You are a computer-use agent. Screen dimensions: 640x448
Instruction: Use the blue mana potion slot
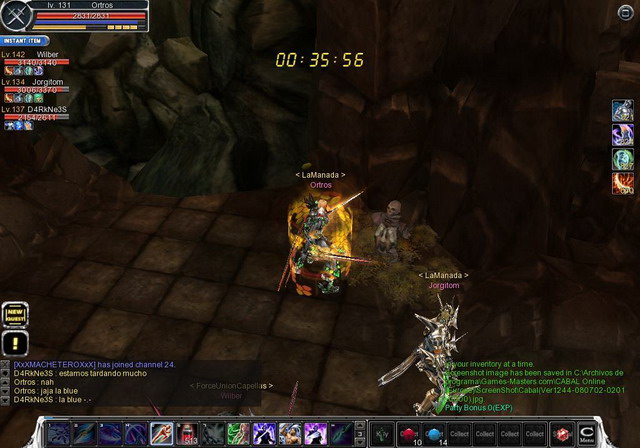coord(433,433)
